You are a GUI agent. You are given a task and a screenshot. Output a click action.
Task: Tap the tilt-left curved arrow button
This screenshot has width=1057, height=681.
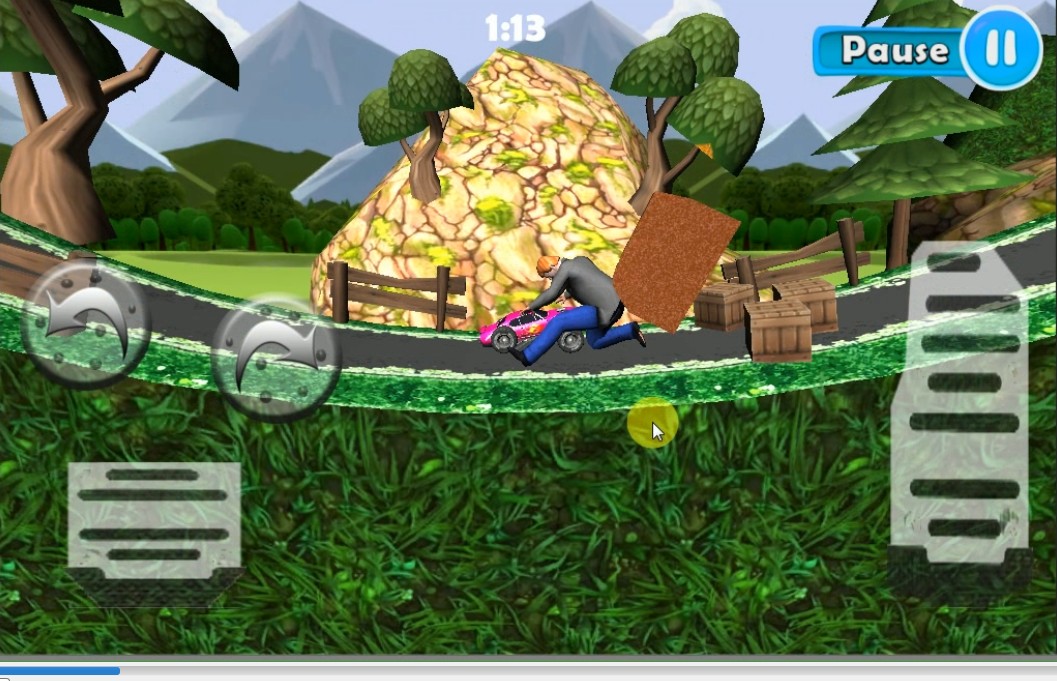pos(85,322)
